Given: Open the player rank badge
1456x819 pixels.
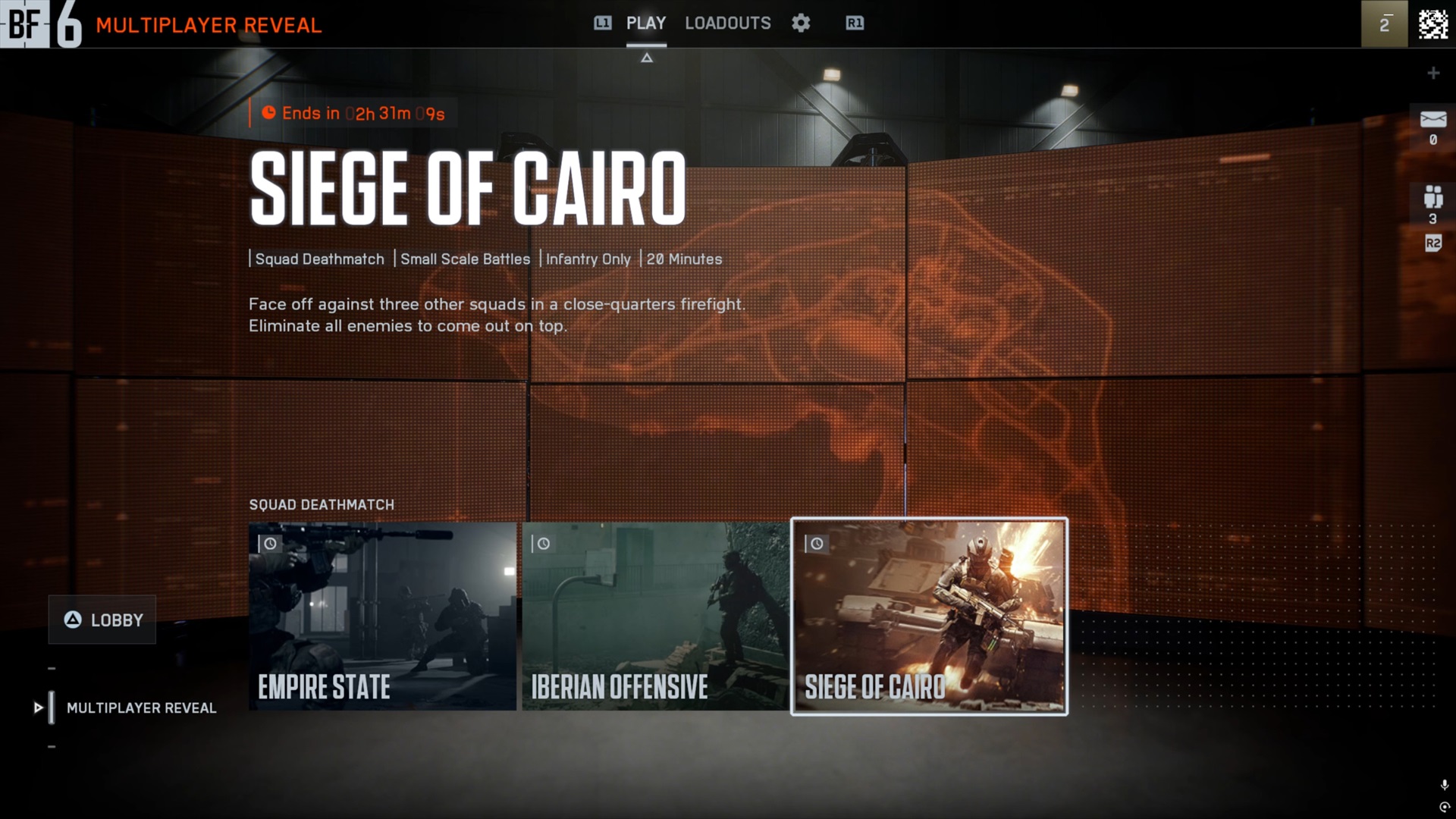Looking at the screenshot, I should 1384,24.
